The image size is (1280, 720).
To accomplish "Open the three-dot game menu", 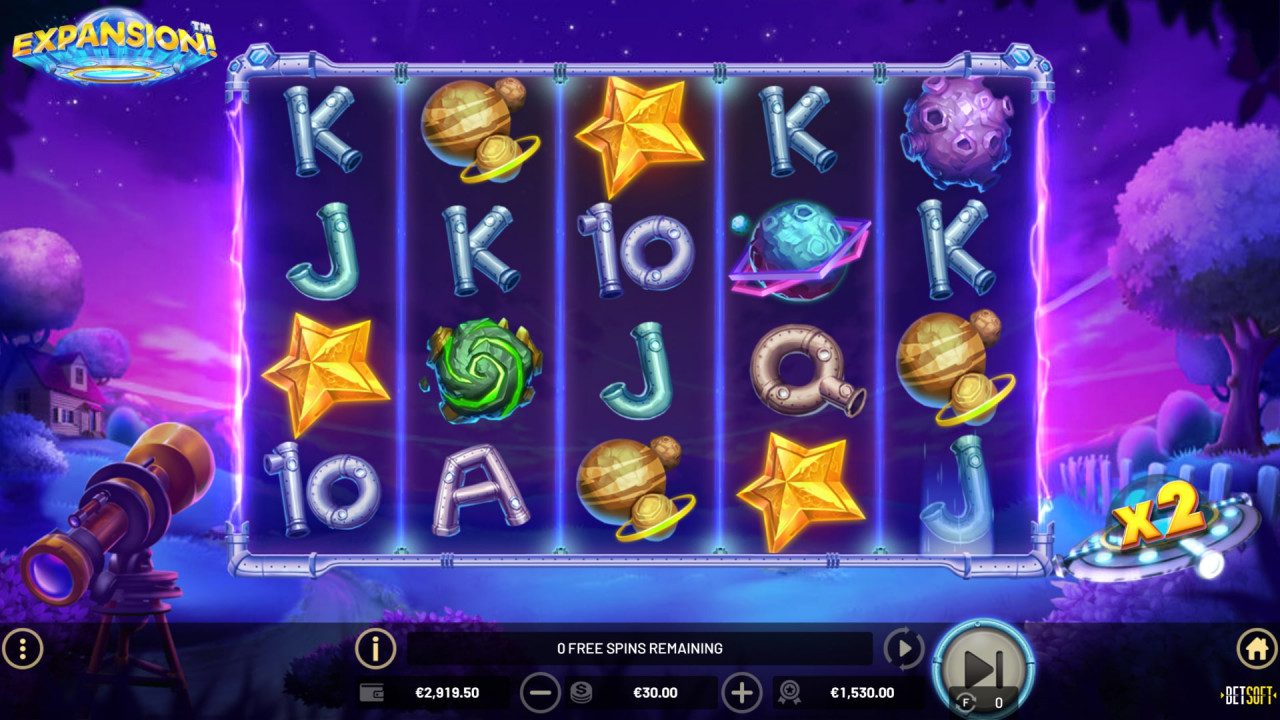I will point(22,648).
